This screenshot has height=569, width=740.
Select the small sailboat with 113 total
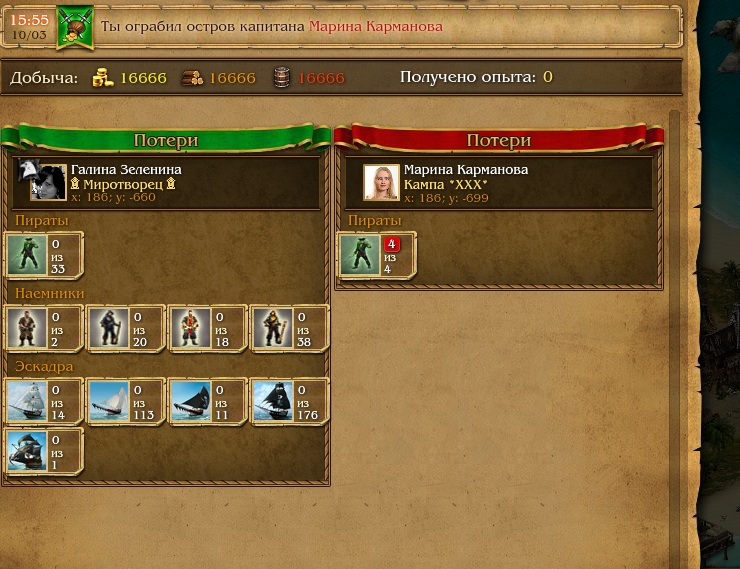109,402
